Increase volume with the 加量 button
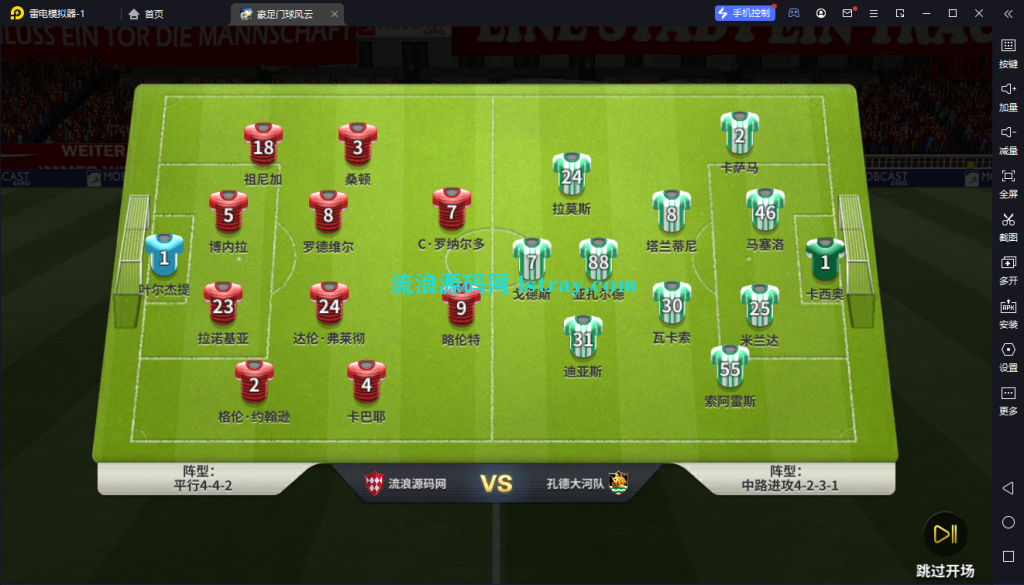The width and height of the screenshot is (1024, 585). pyautogui.click(x=1008, y=94)
